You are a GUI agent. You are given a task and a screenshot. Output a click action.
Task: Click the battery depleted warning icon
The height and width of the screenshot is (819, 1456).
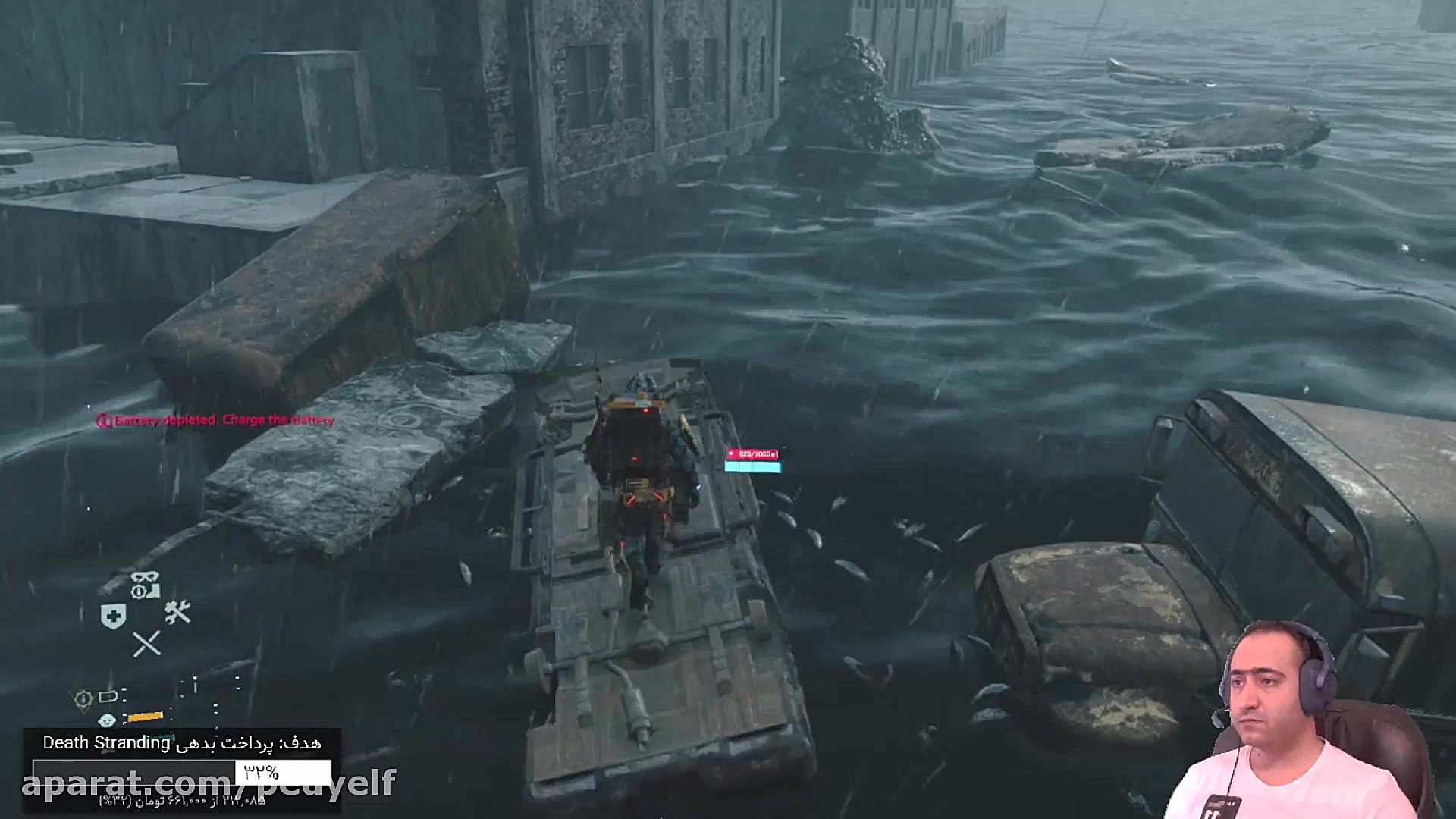102,419
